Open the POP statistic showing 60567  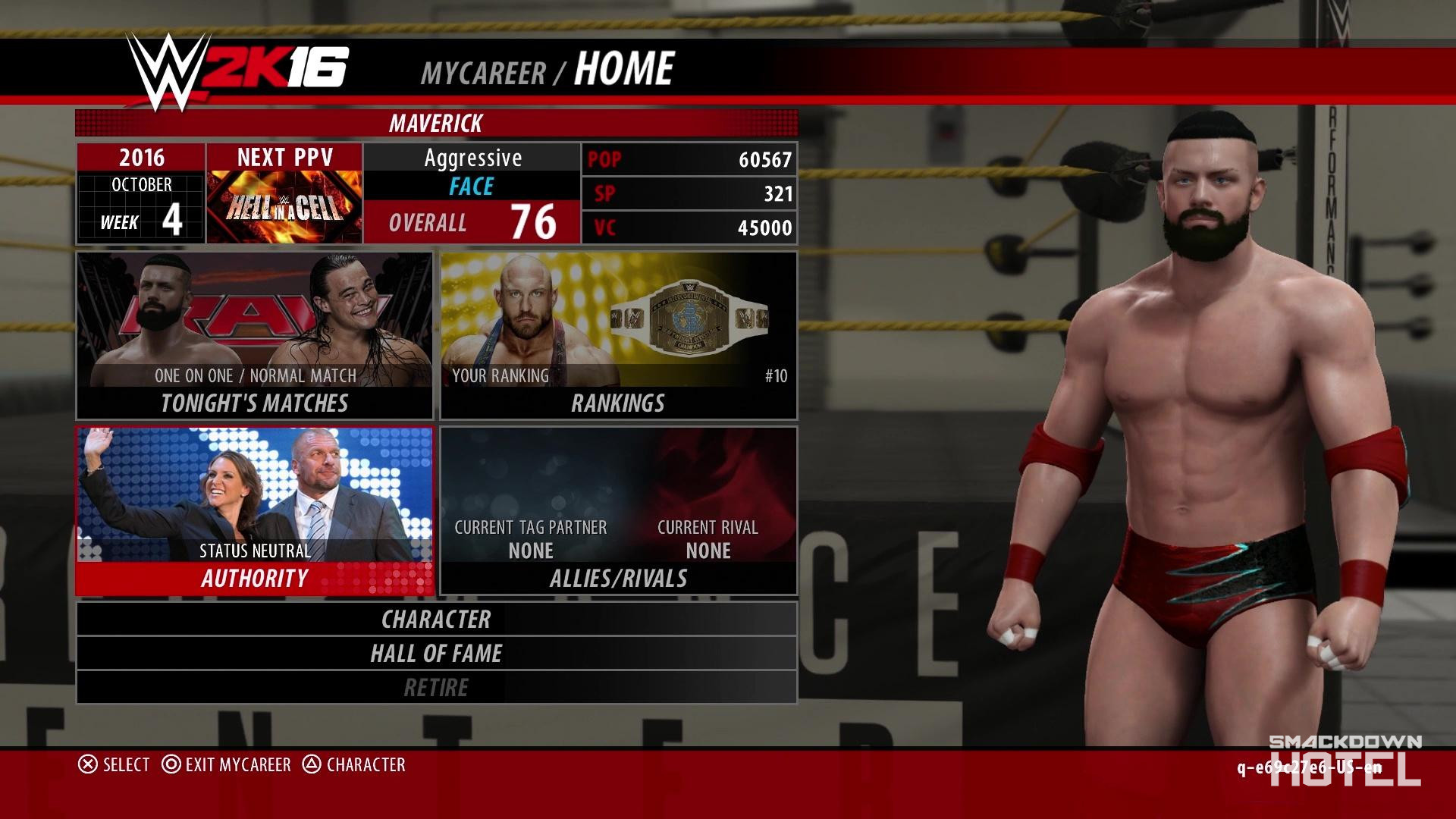(689, 160)
